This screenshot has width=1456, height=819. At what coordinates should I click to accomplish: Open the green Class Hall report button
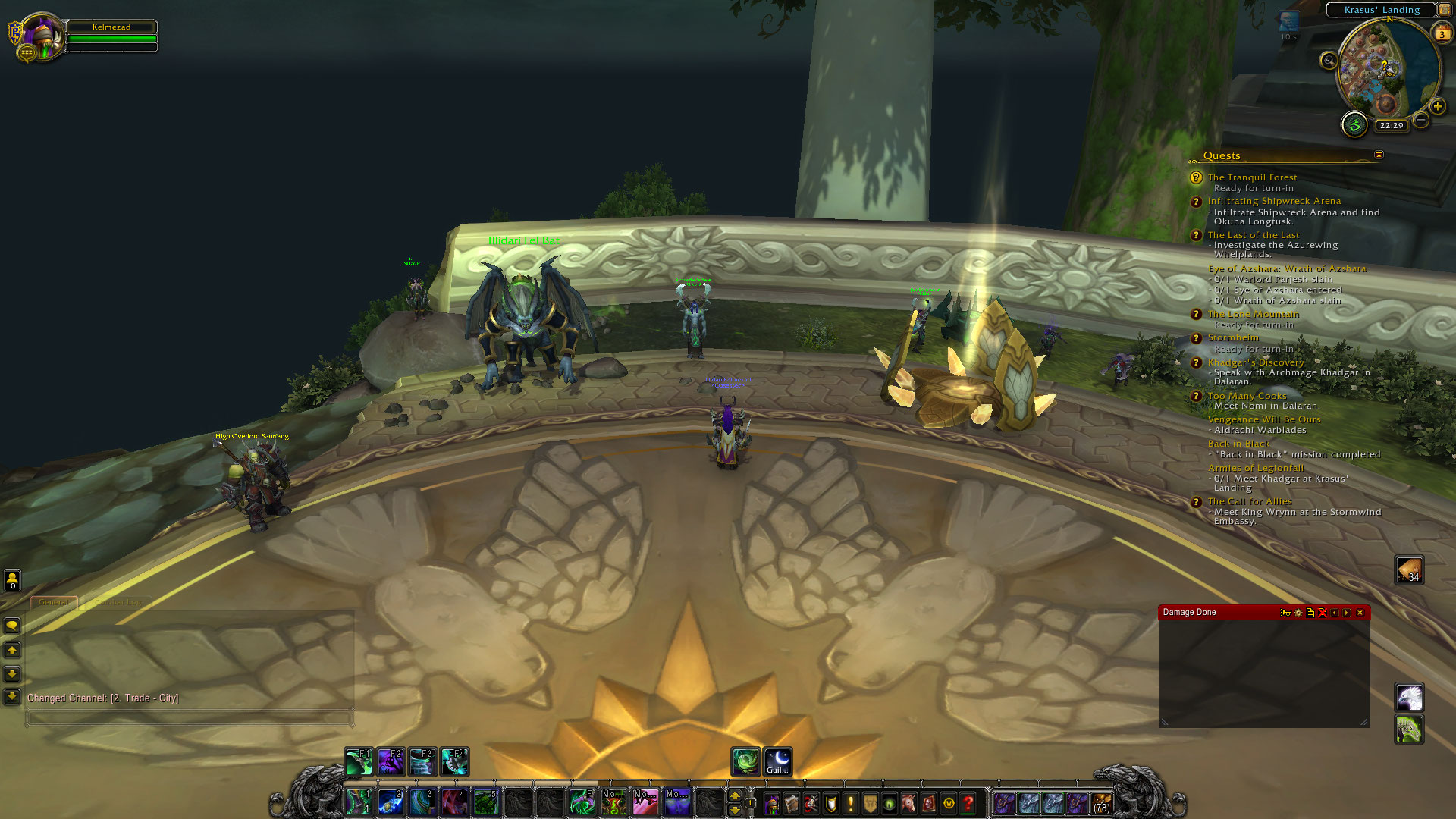1354,124
